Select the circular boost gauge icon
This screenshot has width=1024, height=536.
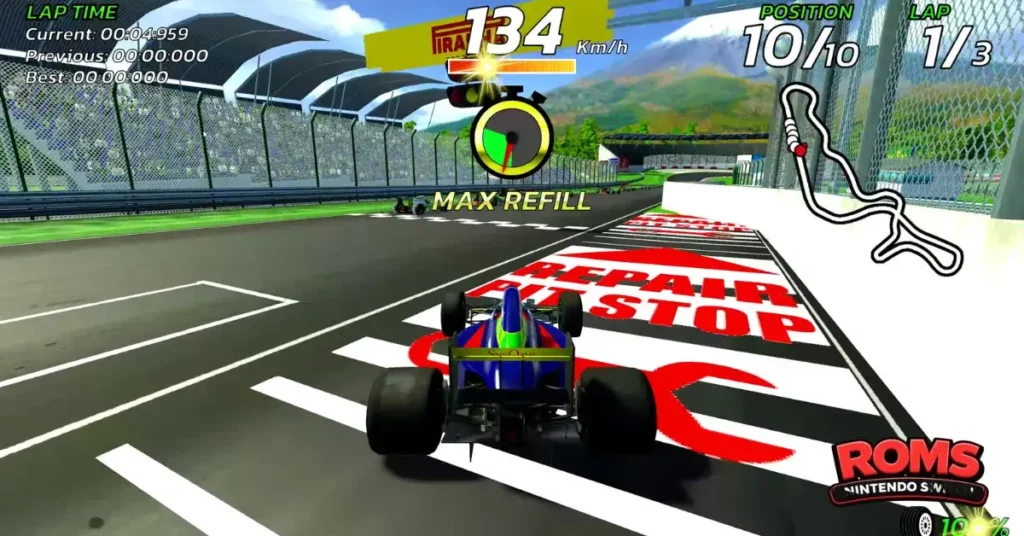tap(511, 138)
